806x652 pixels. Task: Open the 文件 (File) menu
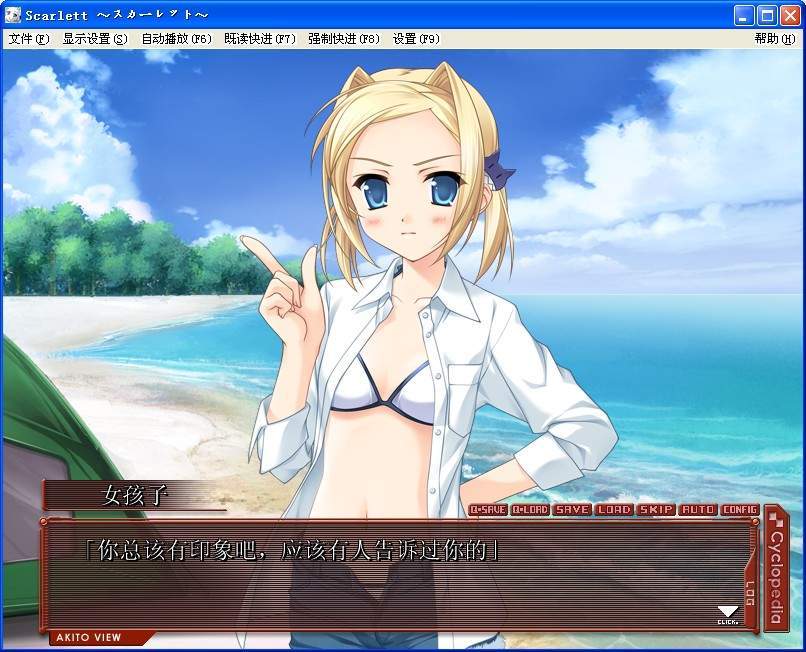28,39
